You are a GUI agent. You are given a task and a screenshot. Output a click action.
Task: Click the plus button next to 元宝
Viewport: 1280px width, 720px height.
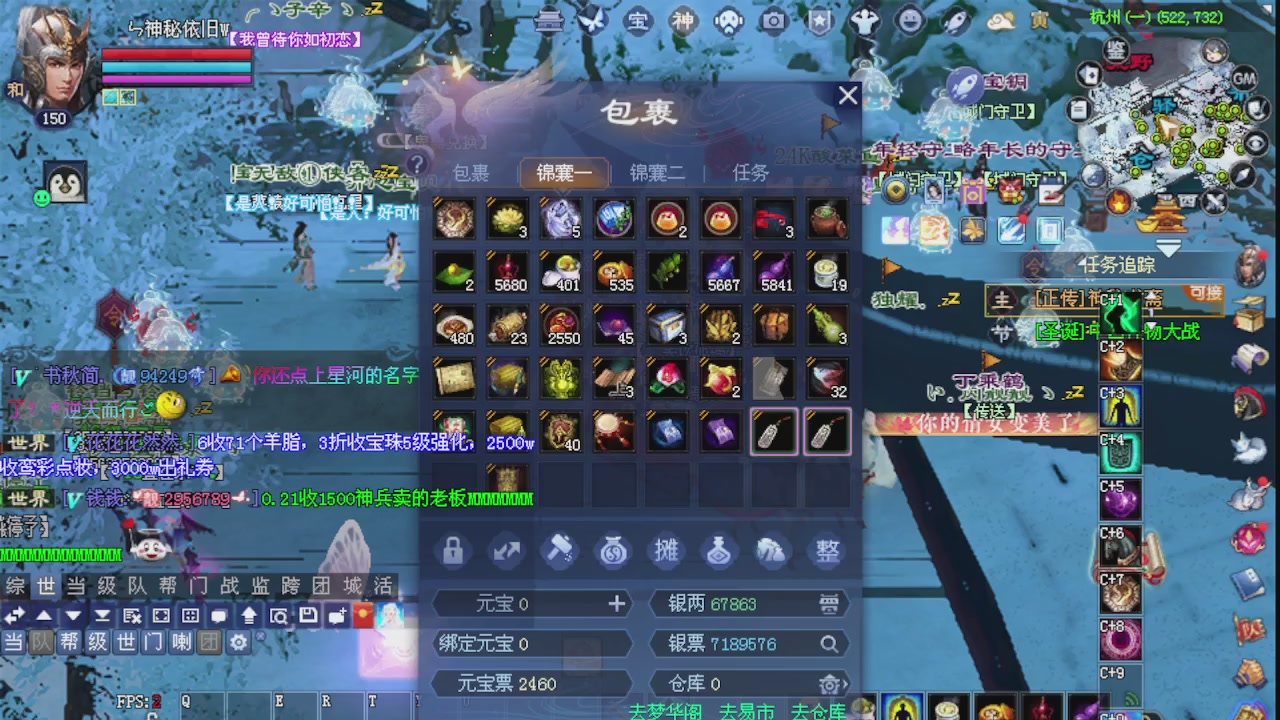click(617, 603)
